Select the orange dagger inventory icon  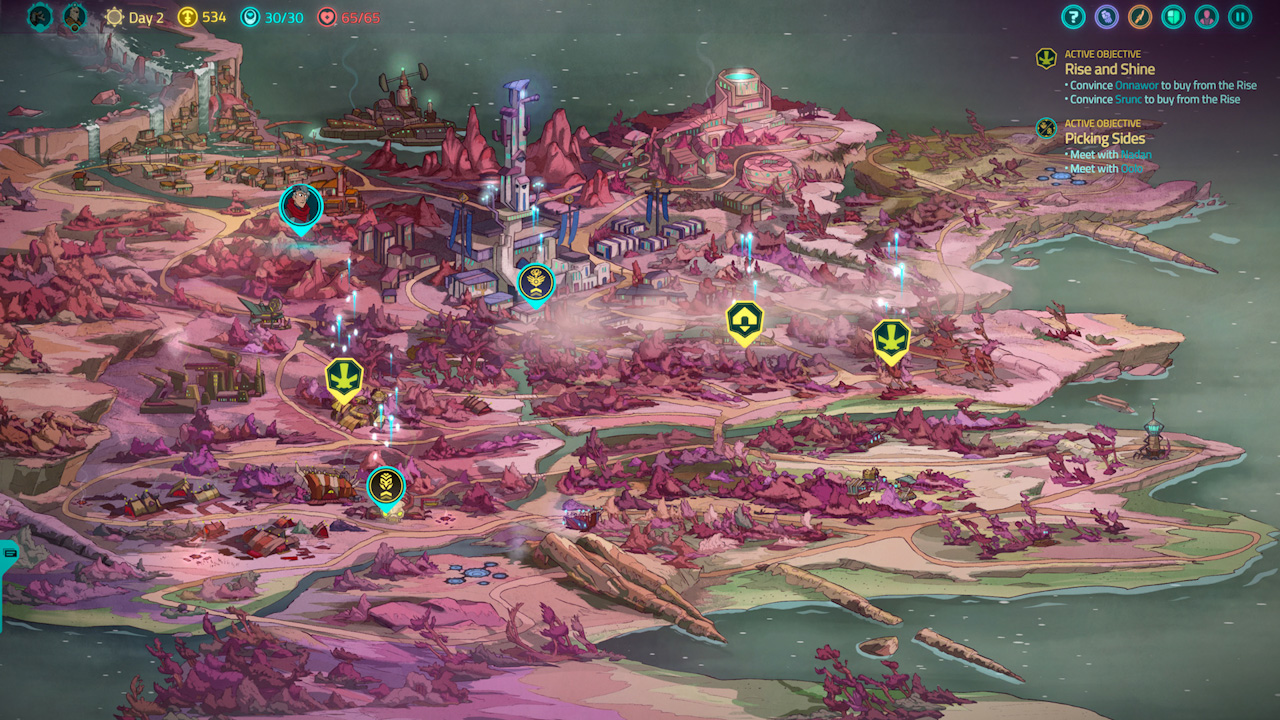[x=1138, y=17]
